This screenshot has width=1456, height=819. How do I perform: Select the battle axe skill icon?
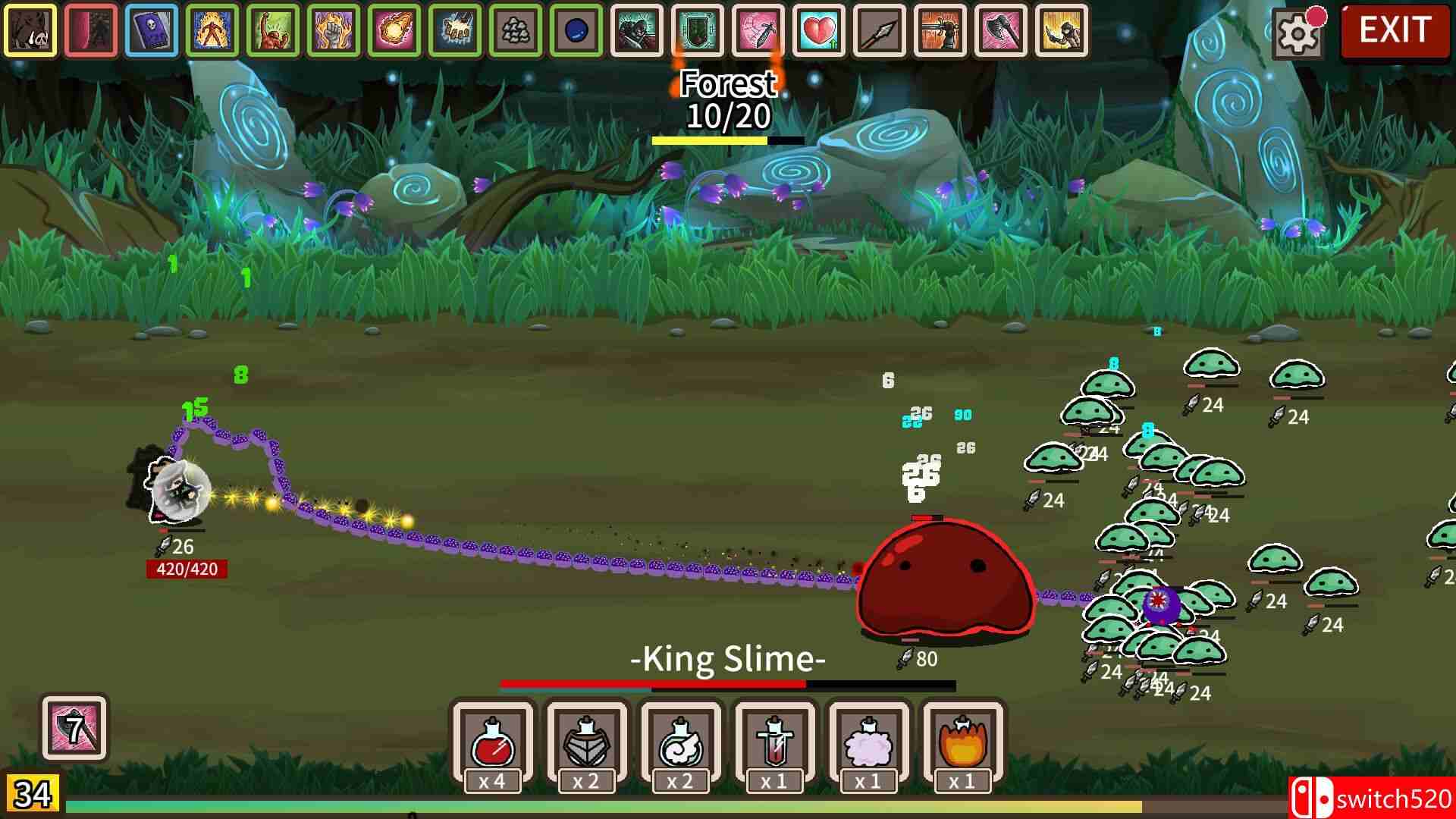pos(1001,31)
